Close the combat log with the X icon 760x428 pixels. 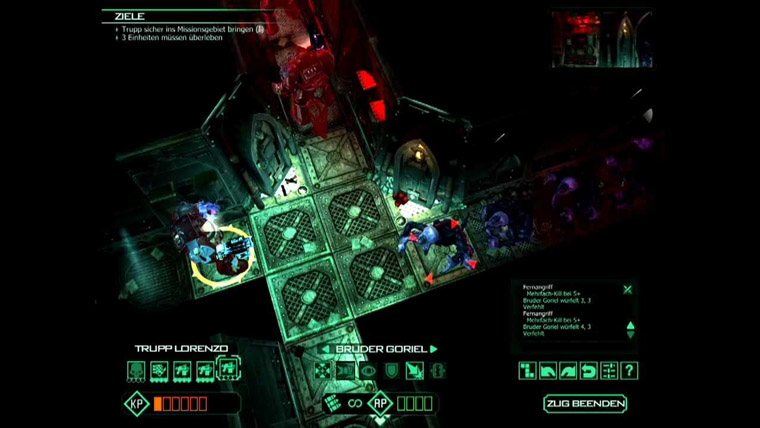tap(628, 290)
